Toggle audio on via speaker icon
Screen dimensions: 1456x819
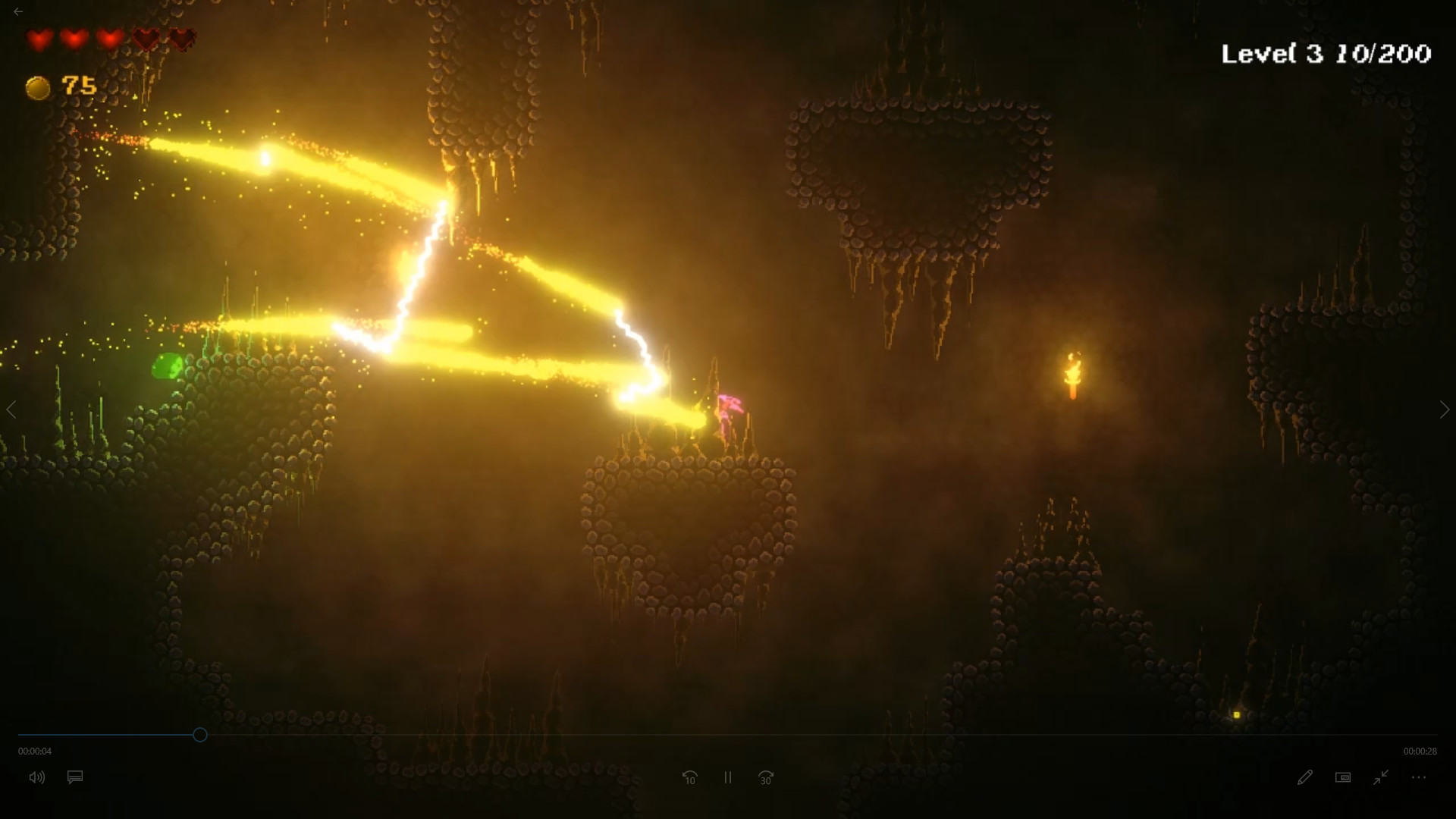click(x=37, y=777)
